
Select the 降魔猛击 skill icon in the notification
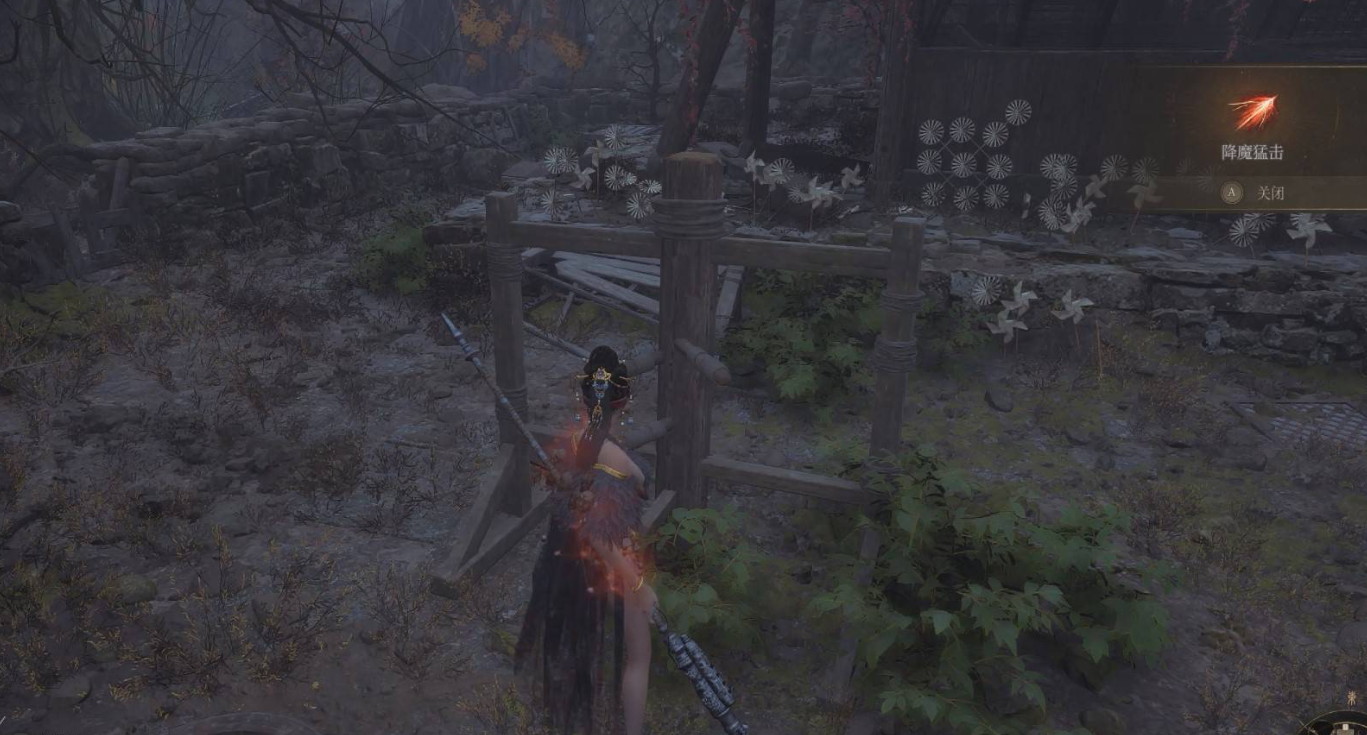[1252, 111]
